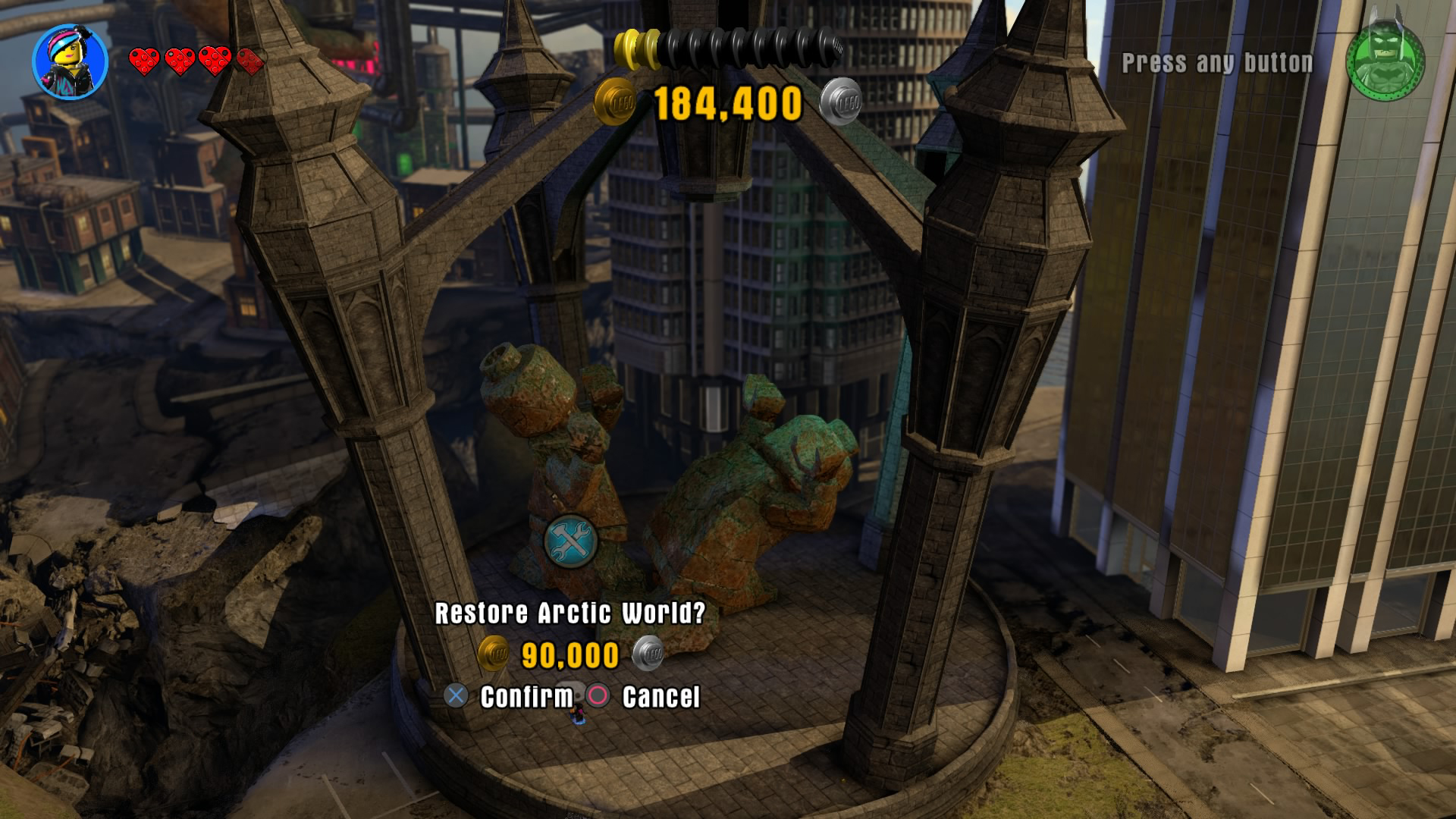Viewport: 1456px width, 819px height.
Task: Confirm restoring Arctic World
Action: click(x=510, y=697)
